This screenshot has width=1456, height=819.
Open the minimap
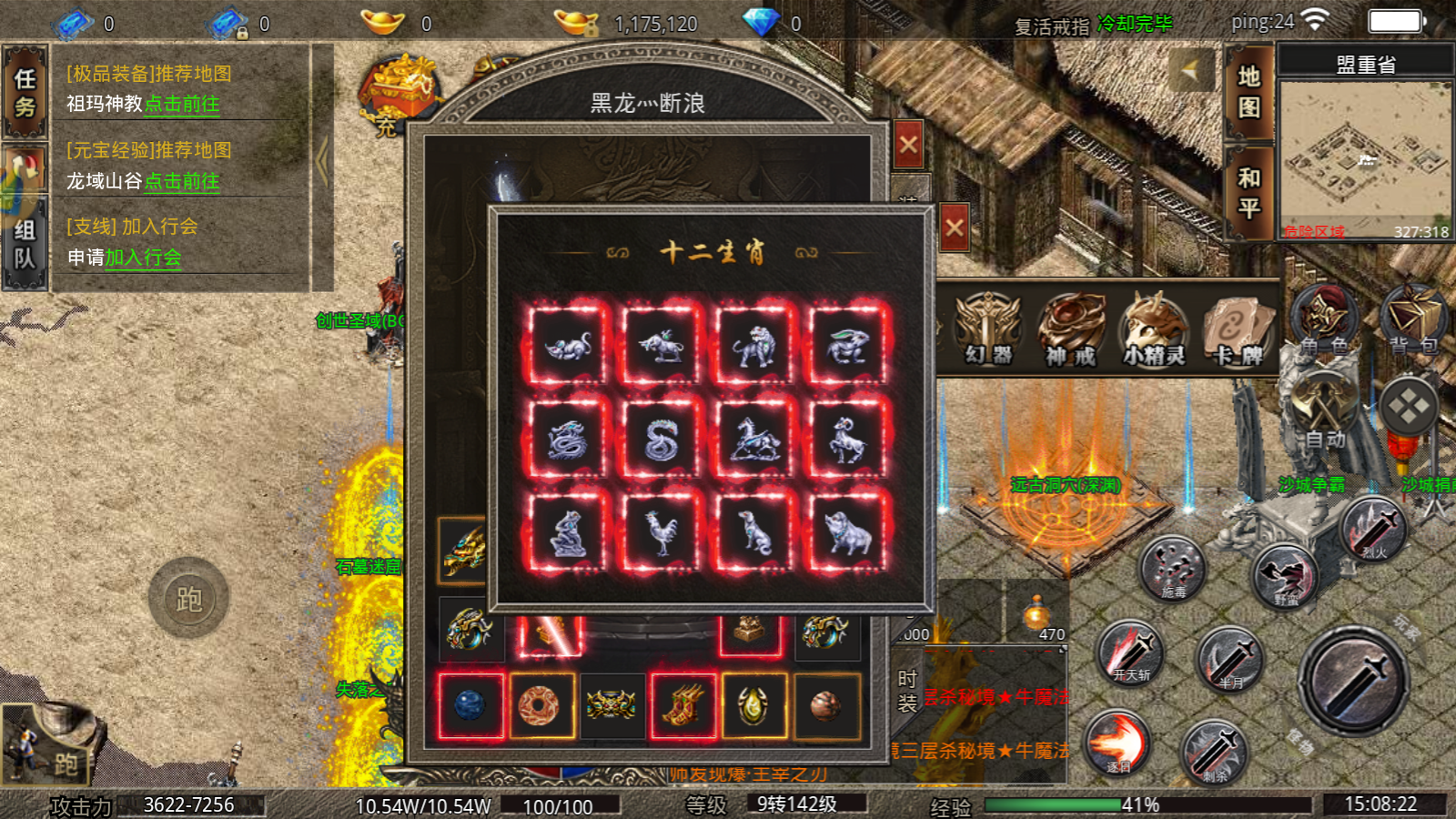pyautogui.click(x=1365, y=157)
